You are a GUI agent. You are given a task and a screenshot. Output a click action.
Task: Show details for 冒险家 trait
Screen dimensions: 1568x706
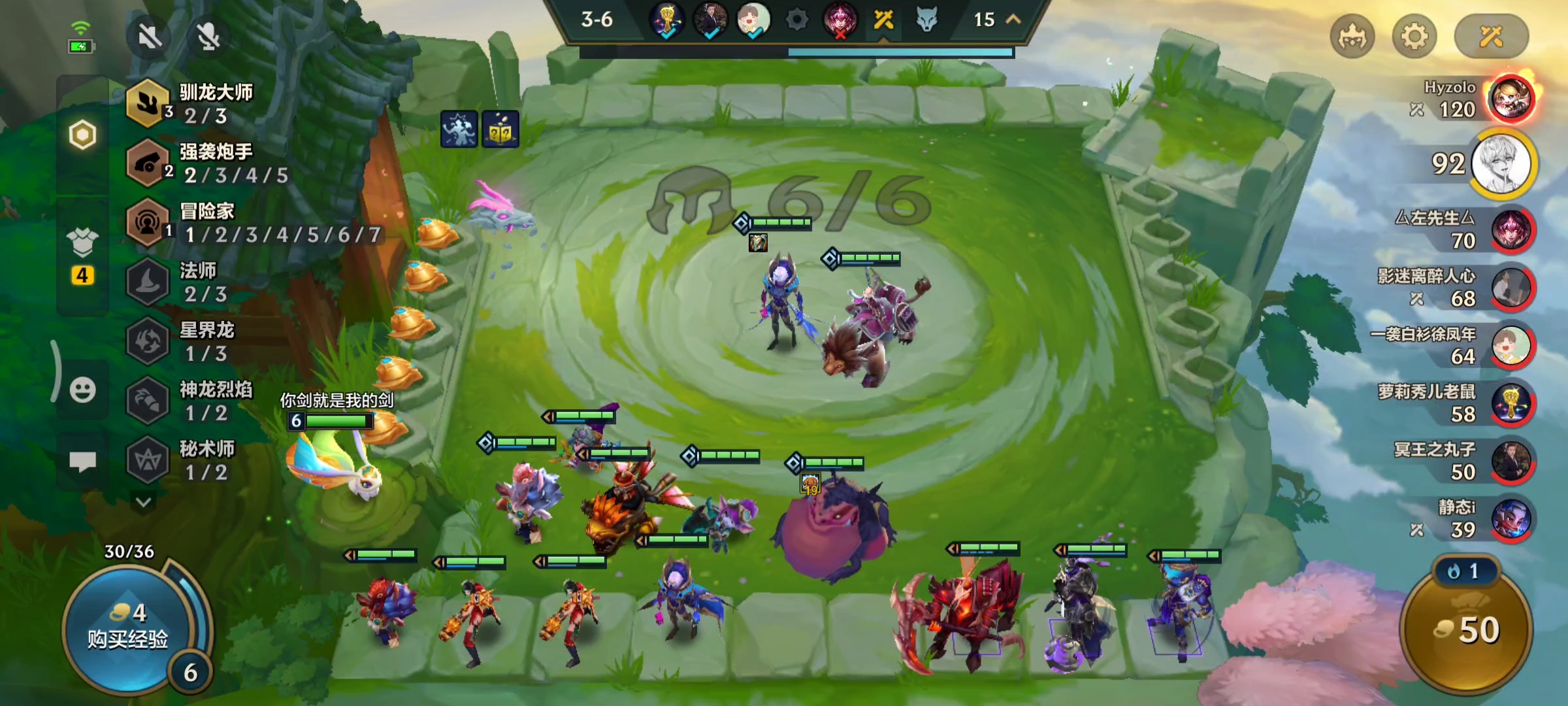click(x=248, y=222)
